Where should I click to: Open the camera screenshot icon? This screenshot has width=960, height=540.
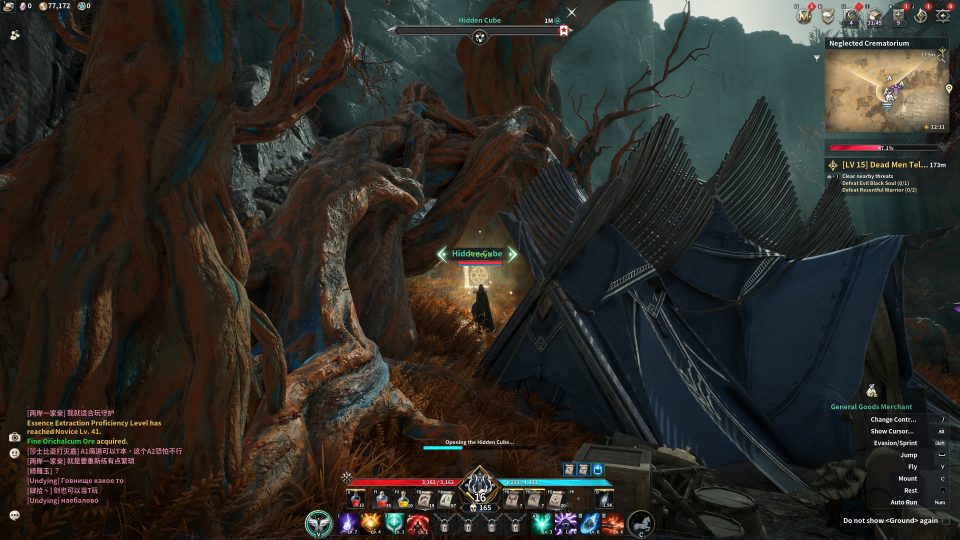point(15,437)
